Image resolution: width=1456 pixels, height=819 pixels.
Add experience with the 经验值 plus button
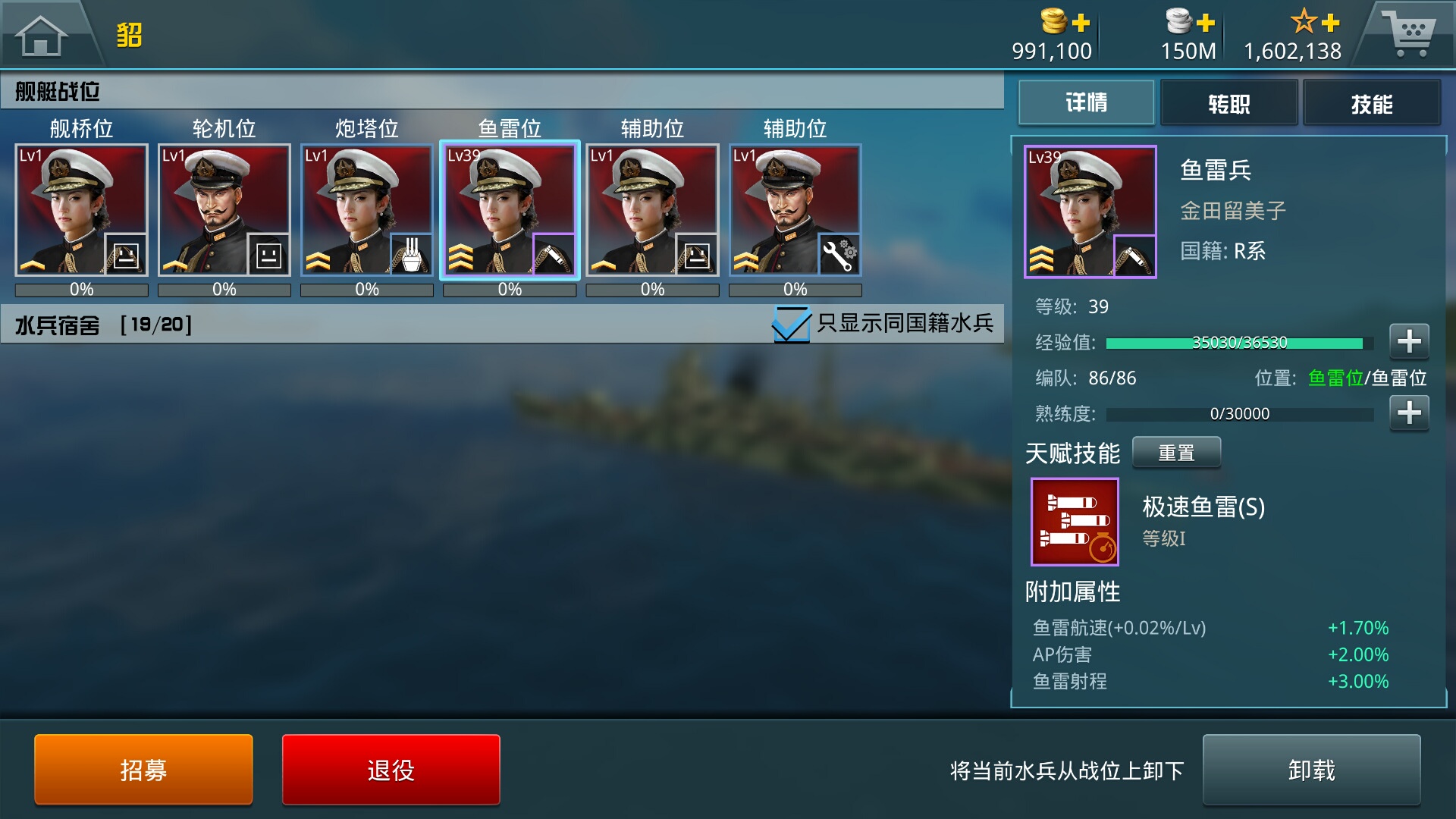point(1409,341)
